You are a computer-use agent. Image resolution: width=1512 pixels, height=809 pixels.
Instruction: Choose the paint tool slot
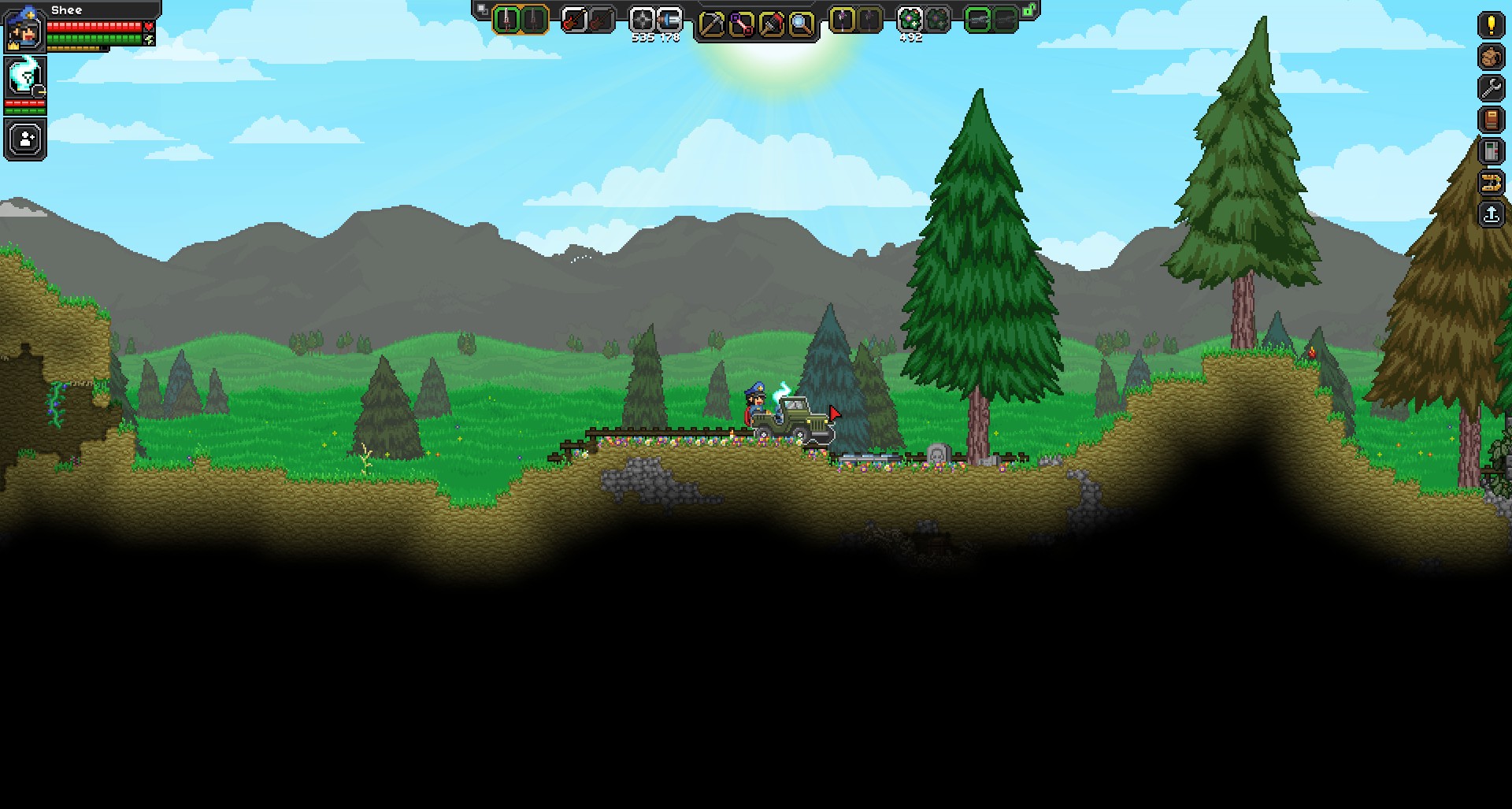[x=771, y=24]
